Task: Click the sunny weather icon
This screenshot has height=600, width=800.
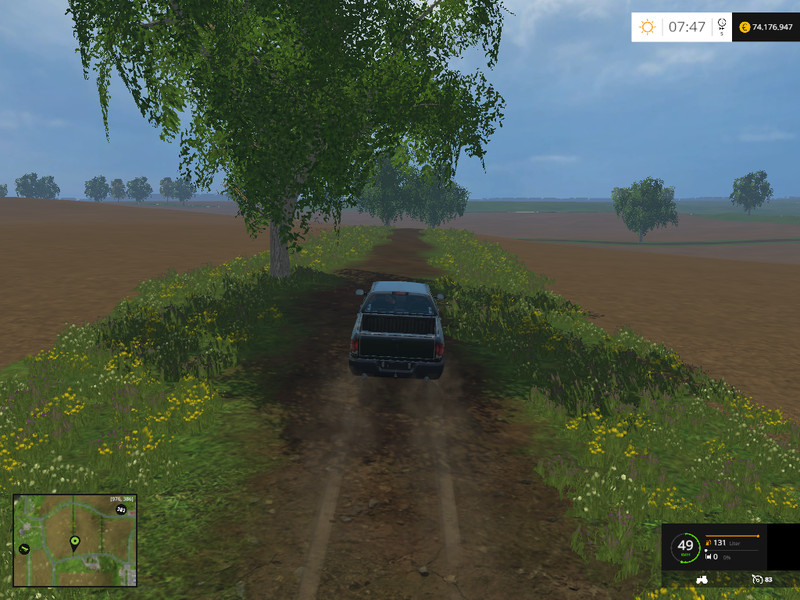Action: pyautogui.click(x=647, y=27)
